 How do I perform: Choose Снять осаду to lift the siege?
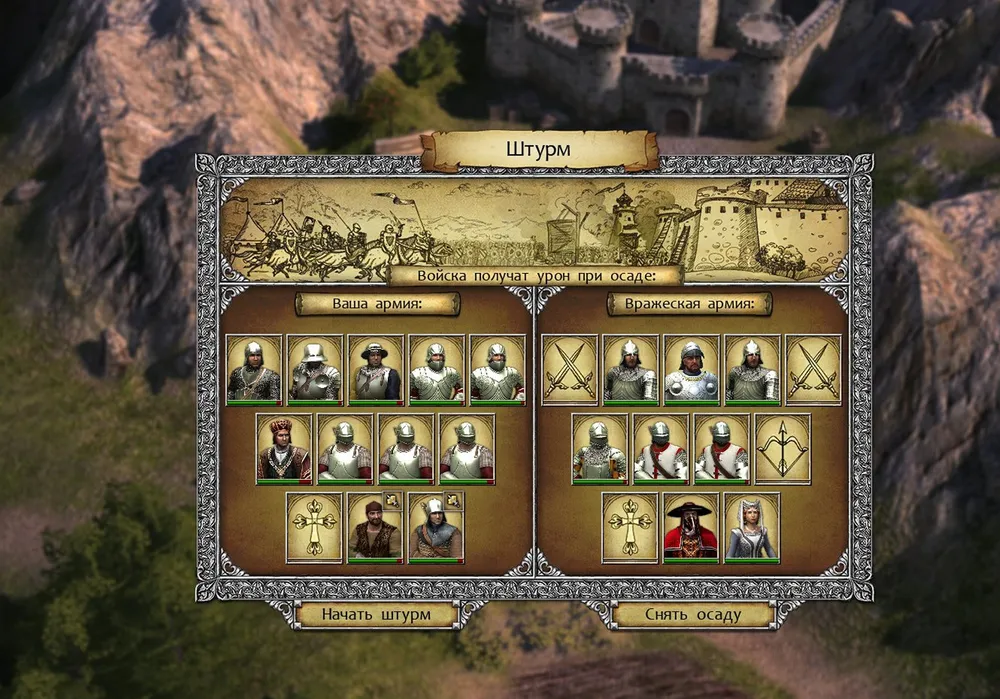point(693,614)
